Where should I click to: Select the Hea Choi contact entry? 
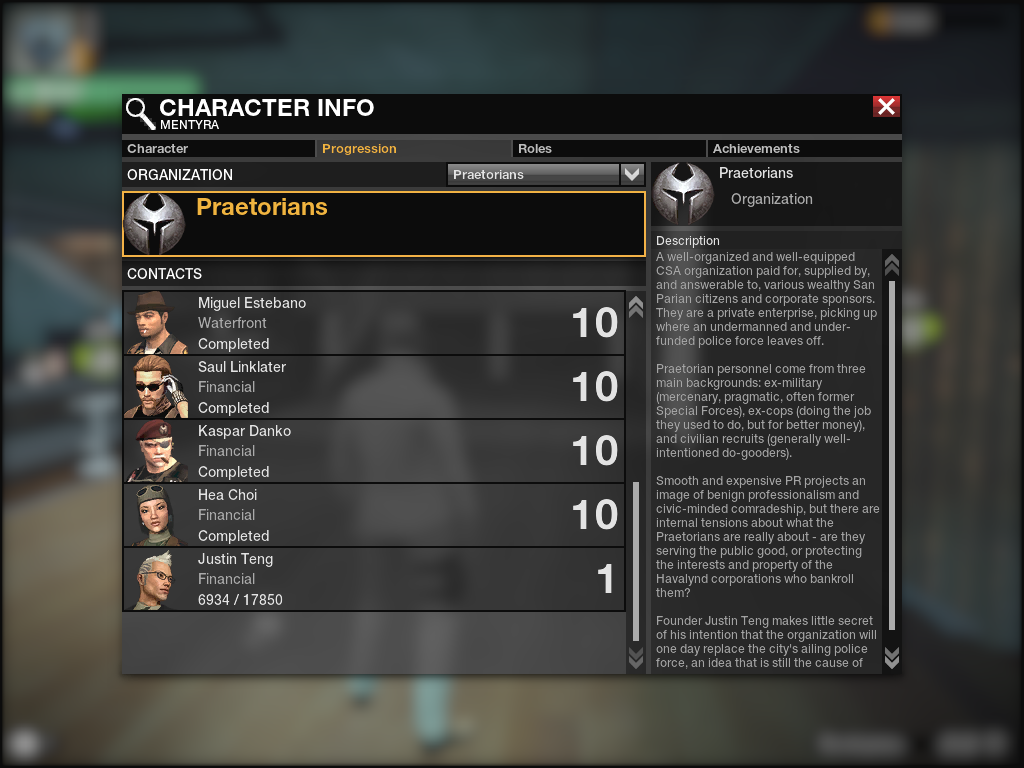373,515
